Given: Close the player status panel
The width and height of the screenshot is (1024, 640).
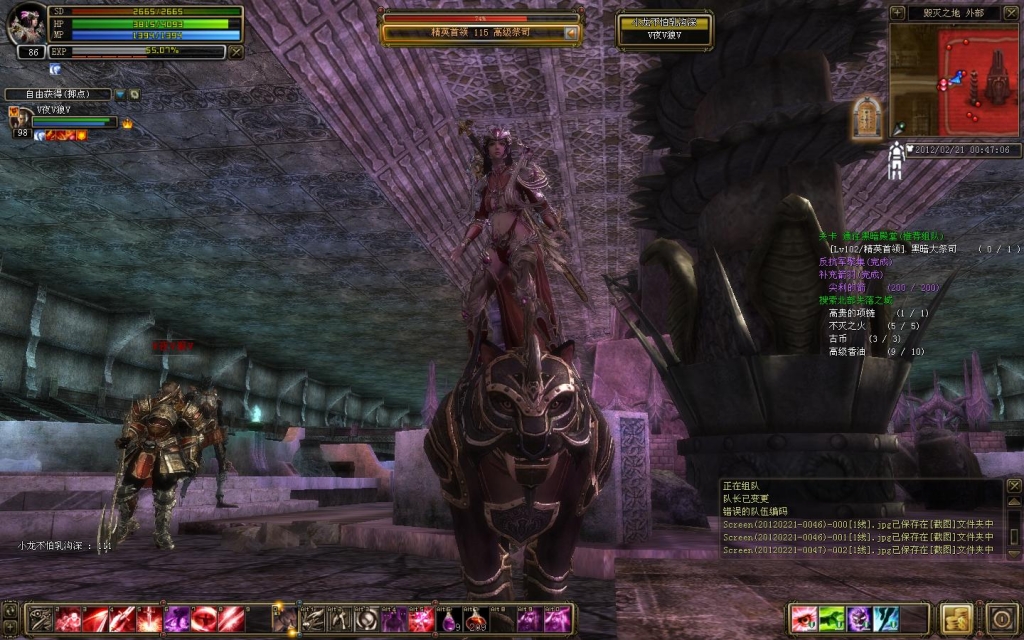Looking at the screenshot, I should click(x=236, y=51).
